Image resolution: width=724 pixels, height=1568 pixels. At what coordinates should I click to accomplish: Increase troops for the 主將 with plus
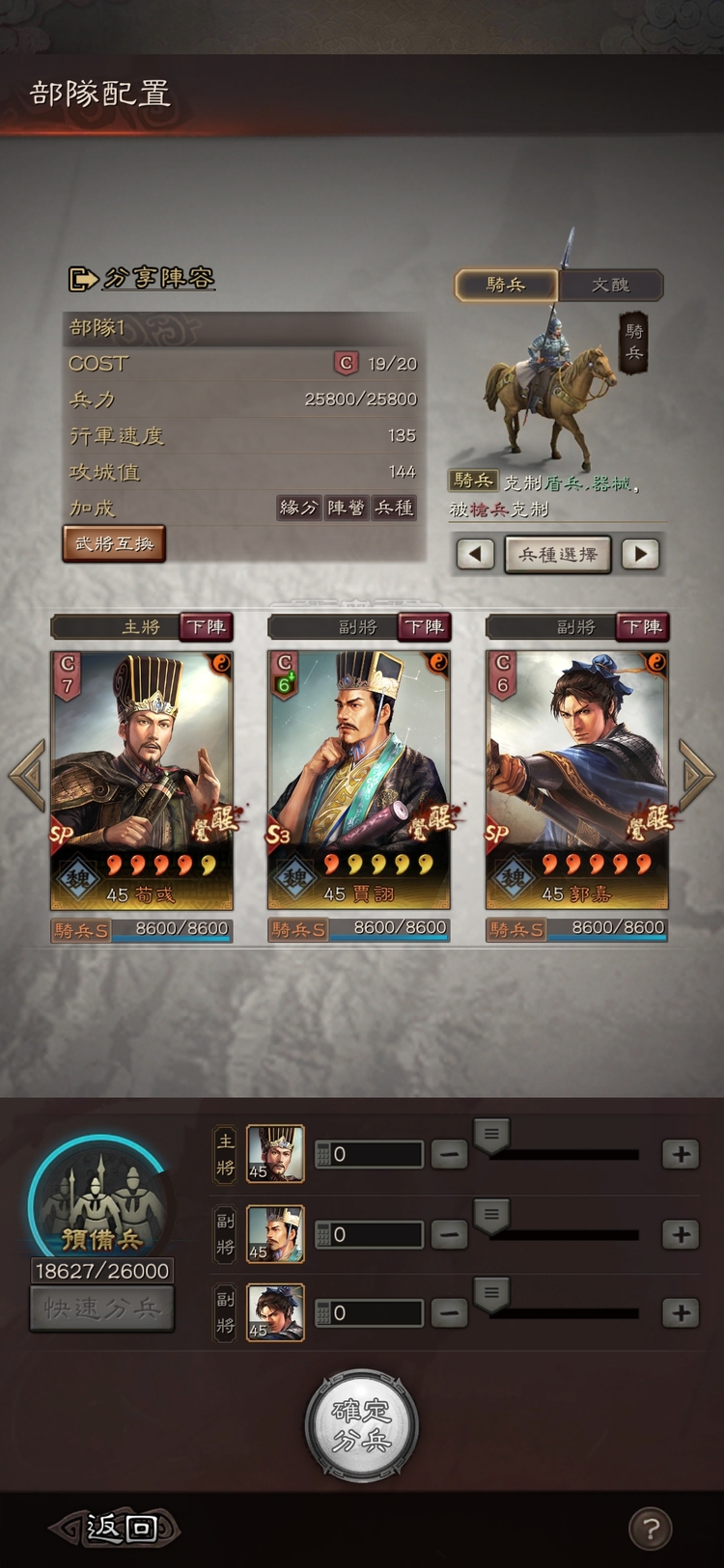coord(681,1154)
